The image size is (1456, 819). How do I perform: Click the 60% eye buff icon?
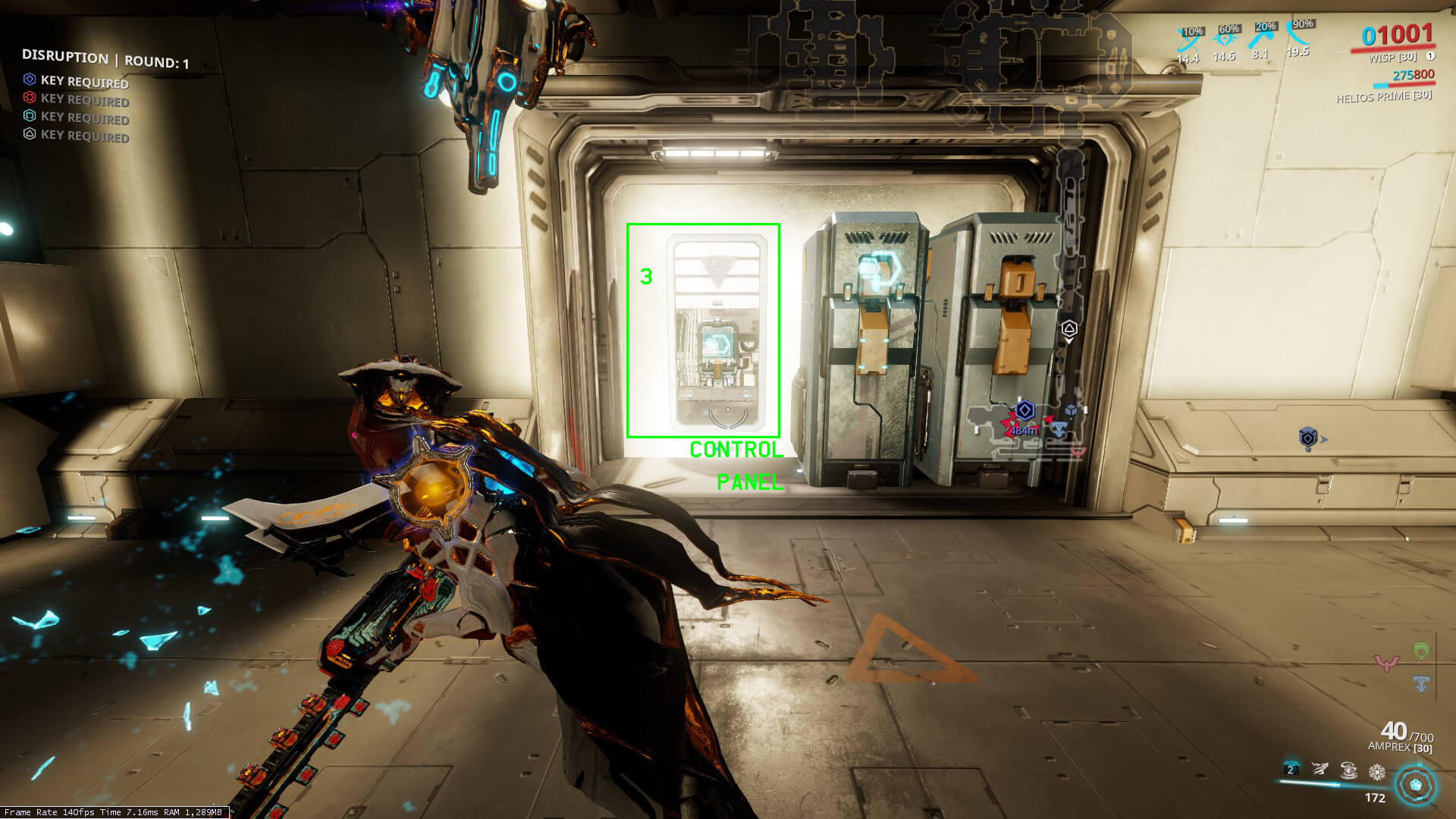(1225, 38)
